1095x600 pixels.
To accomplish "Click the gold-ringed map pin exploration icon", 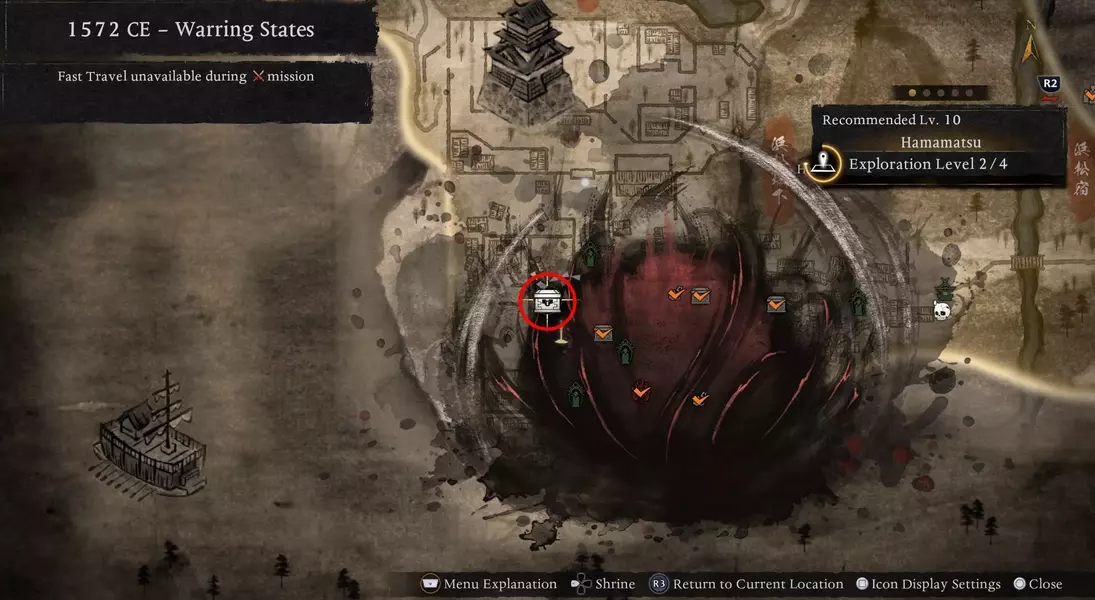I will (825, 163).
